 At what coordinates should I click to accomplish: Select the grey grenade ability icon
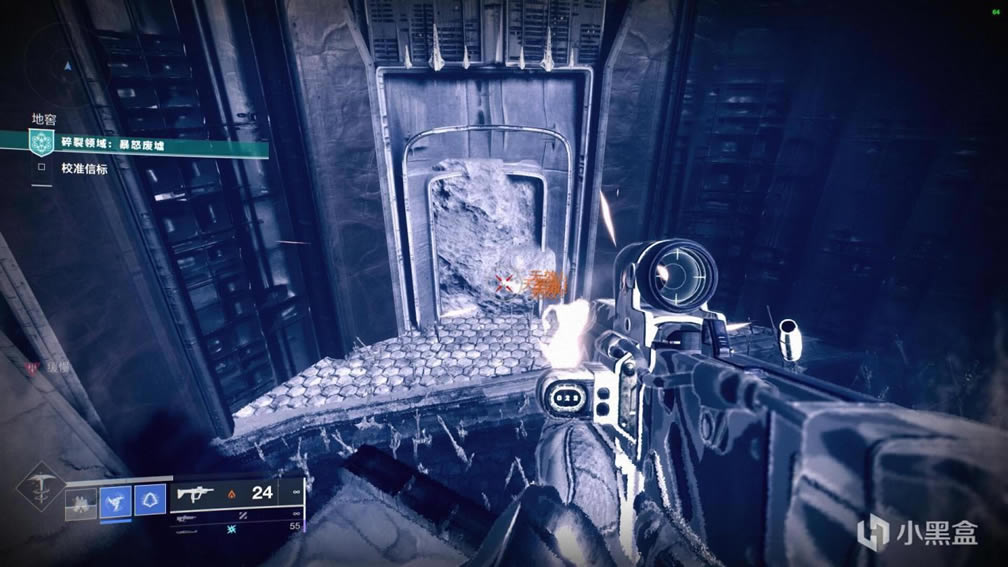pyautogui.click(x=81, y=501)
